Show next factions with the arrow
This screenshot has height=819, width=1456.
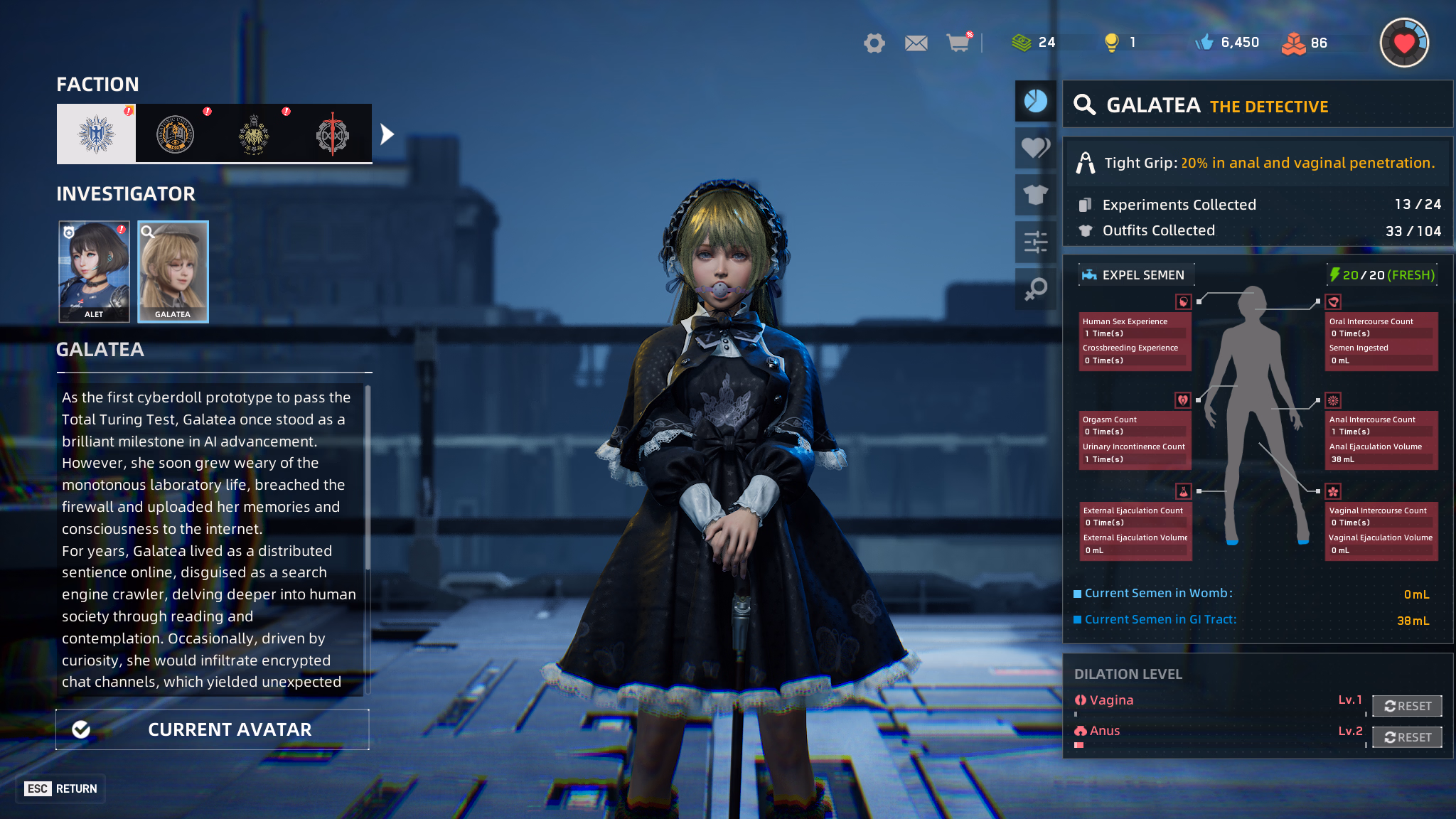pos(387,134)
